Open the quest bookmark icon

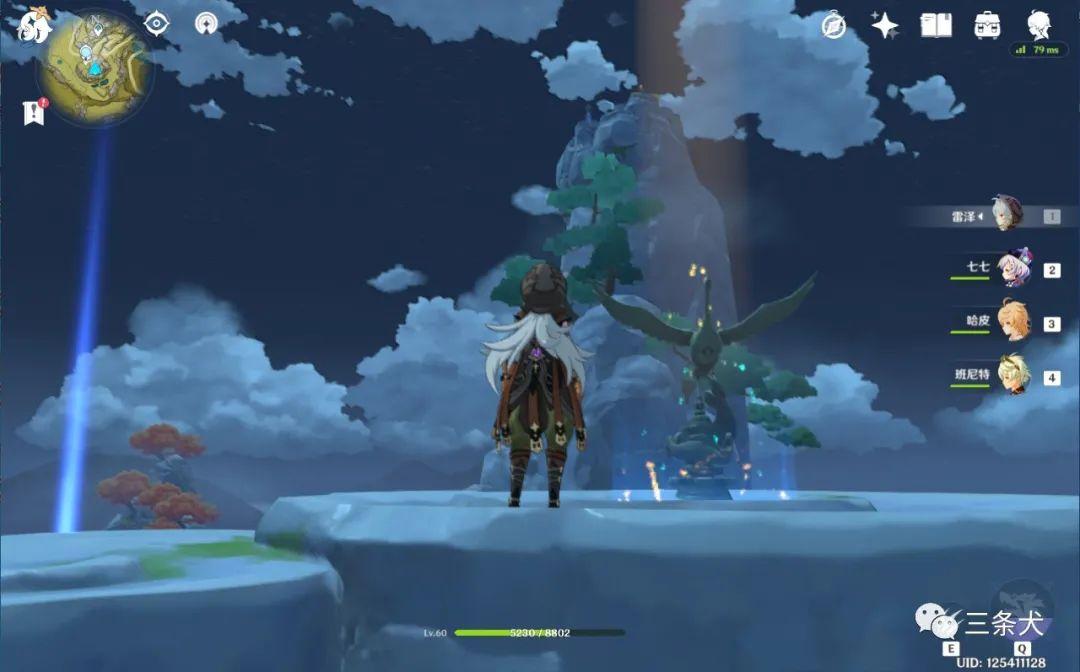(34, 113)
